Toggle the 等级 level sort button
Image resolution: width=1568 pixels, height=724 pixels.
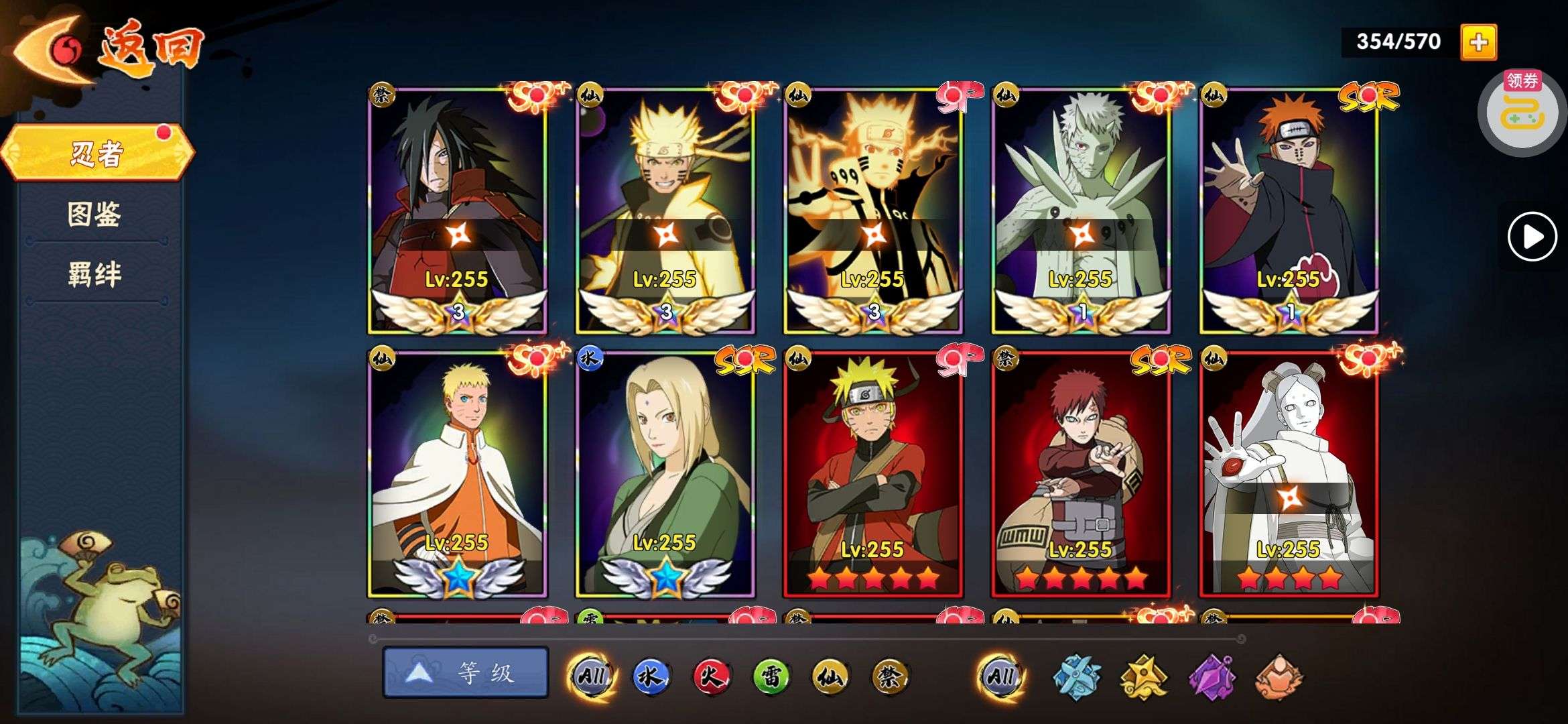point(466,672)
